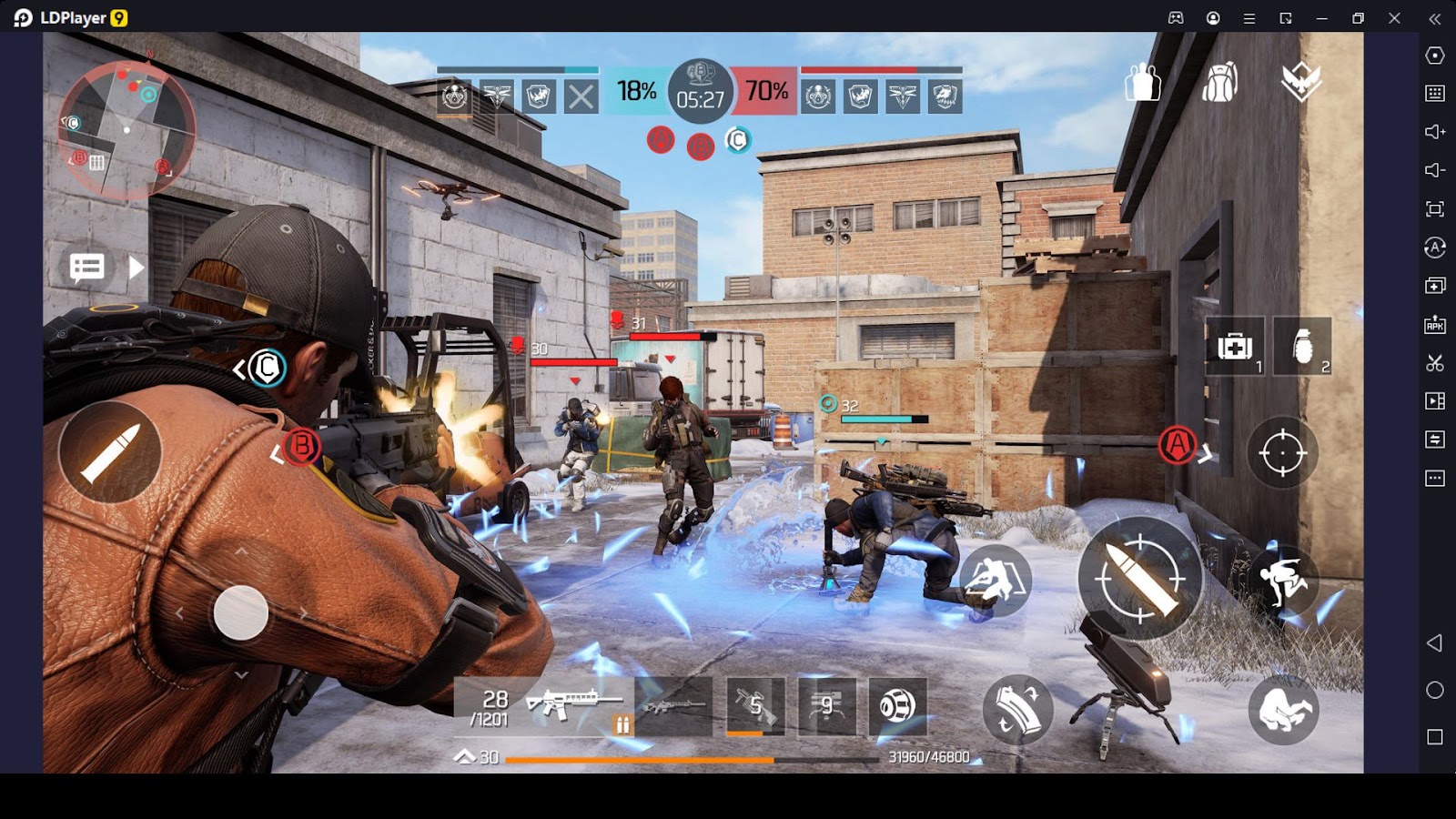Throw the grenade in slot 2
The width and height of the screenshot is (1456, 819).
click(x=1302, y=347)
